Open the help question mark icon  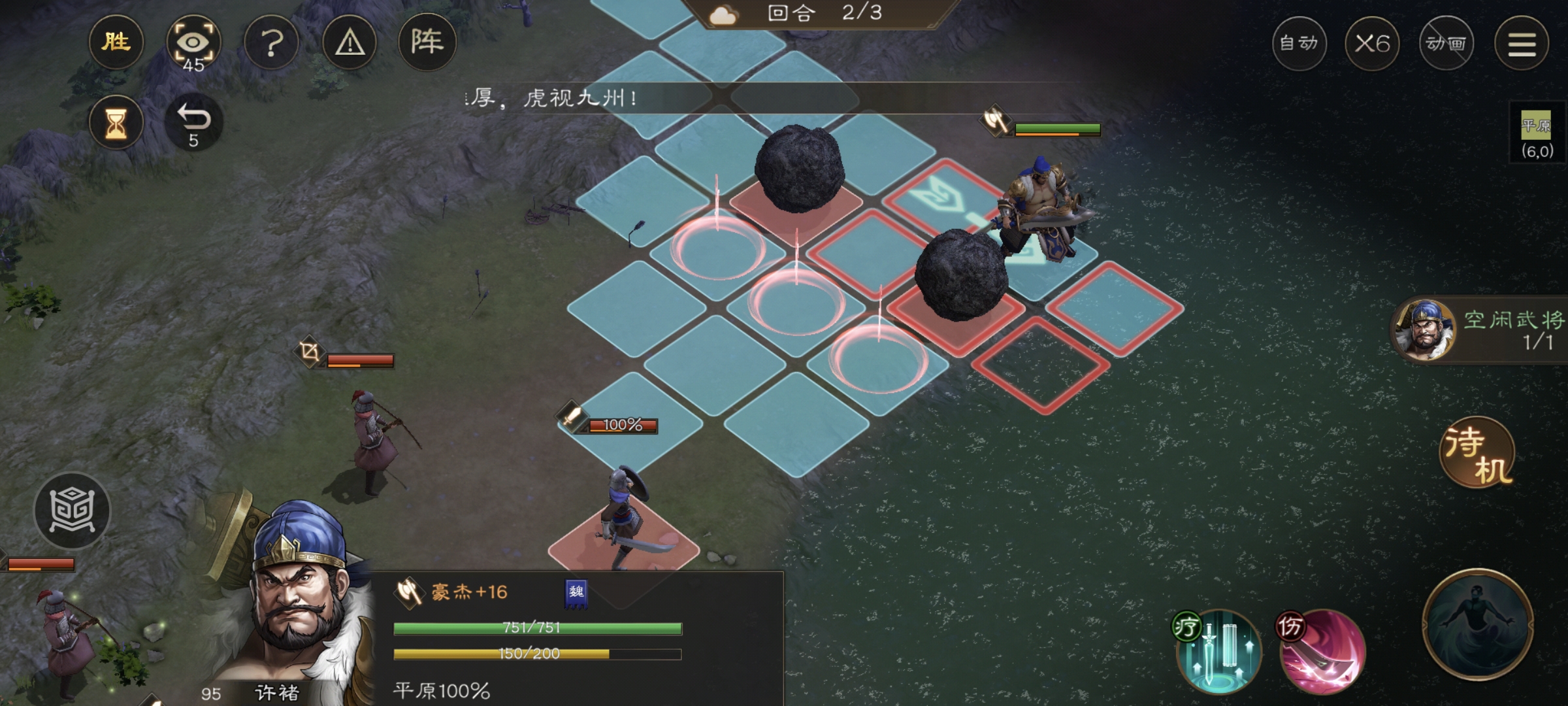click(271, 42)
